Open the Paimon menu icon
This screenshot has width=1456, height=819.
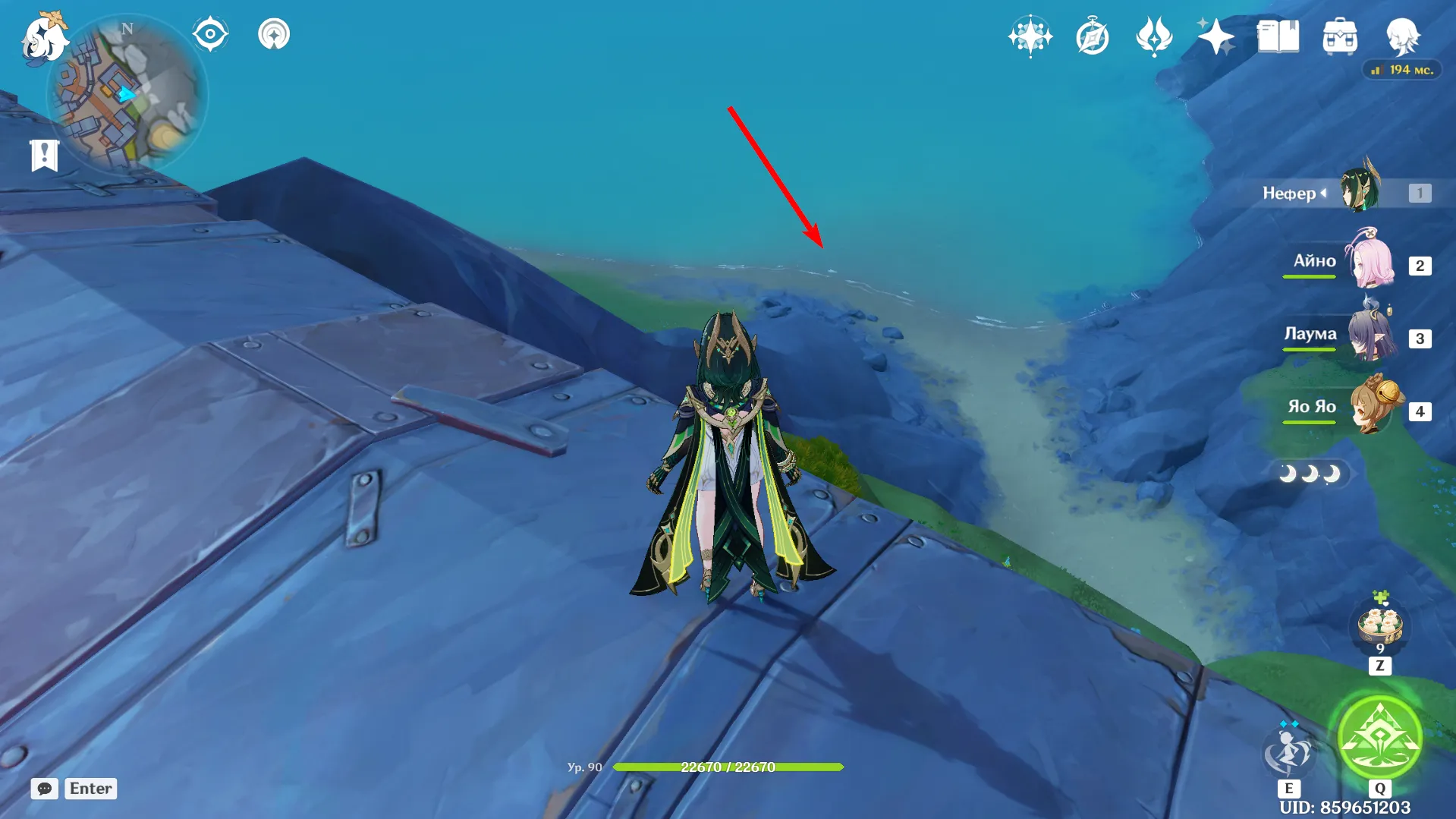click(43, 36)
